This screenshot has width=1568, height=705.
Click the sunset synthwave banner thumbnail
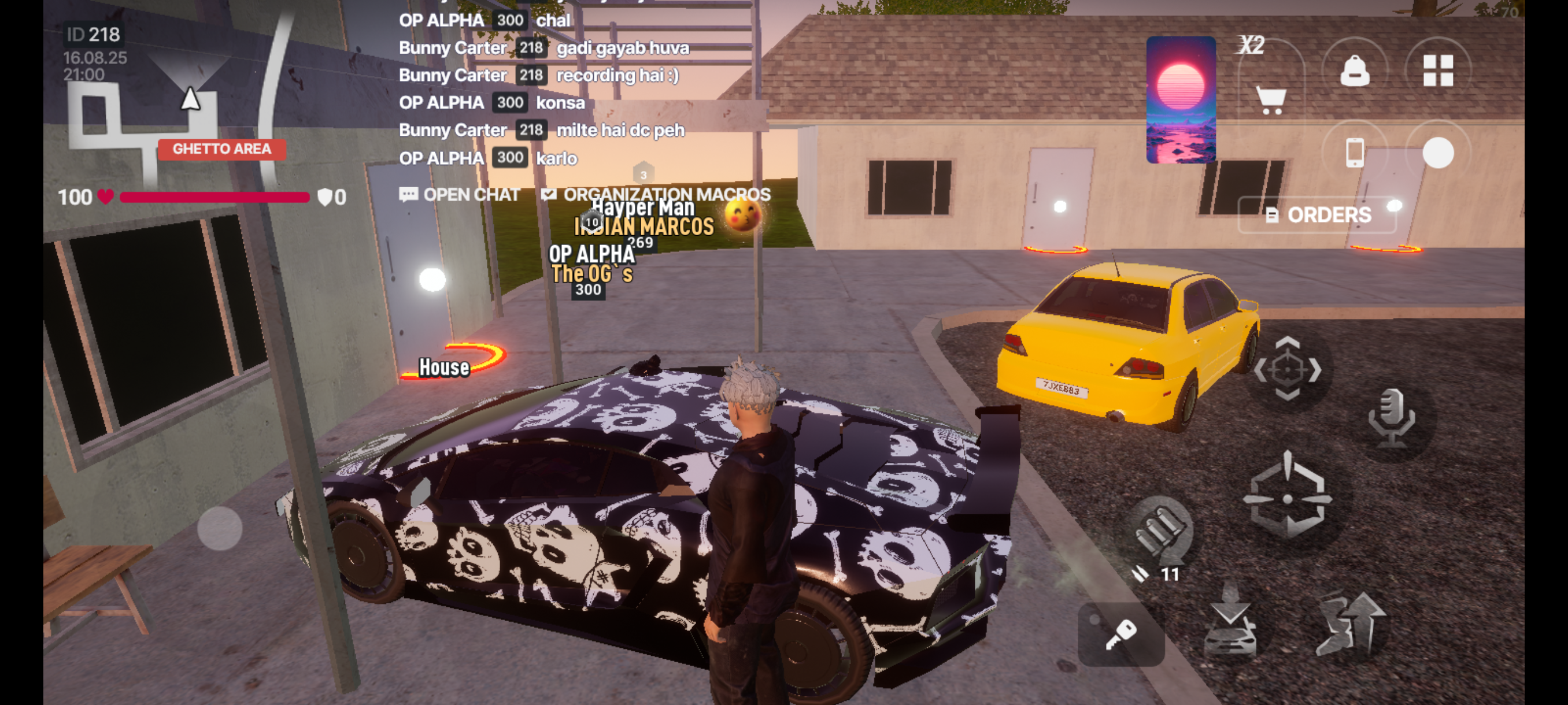coord(1181,100)
